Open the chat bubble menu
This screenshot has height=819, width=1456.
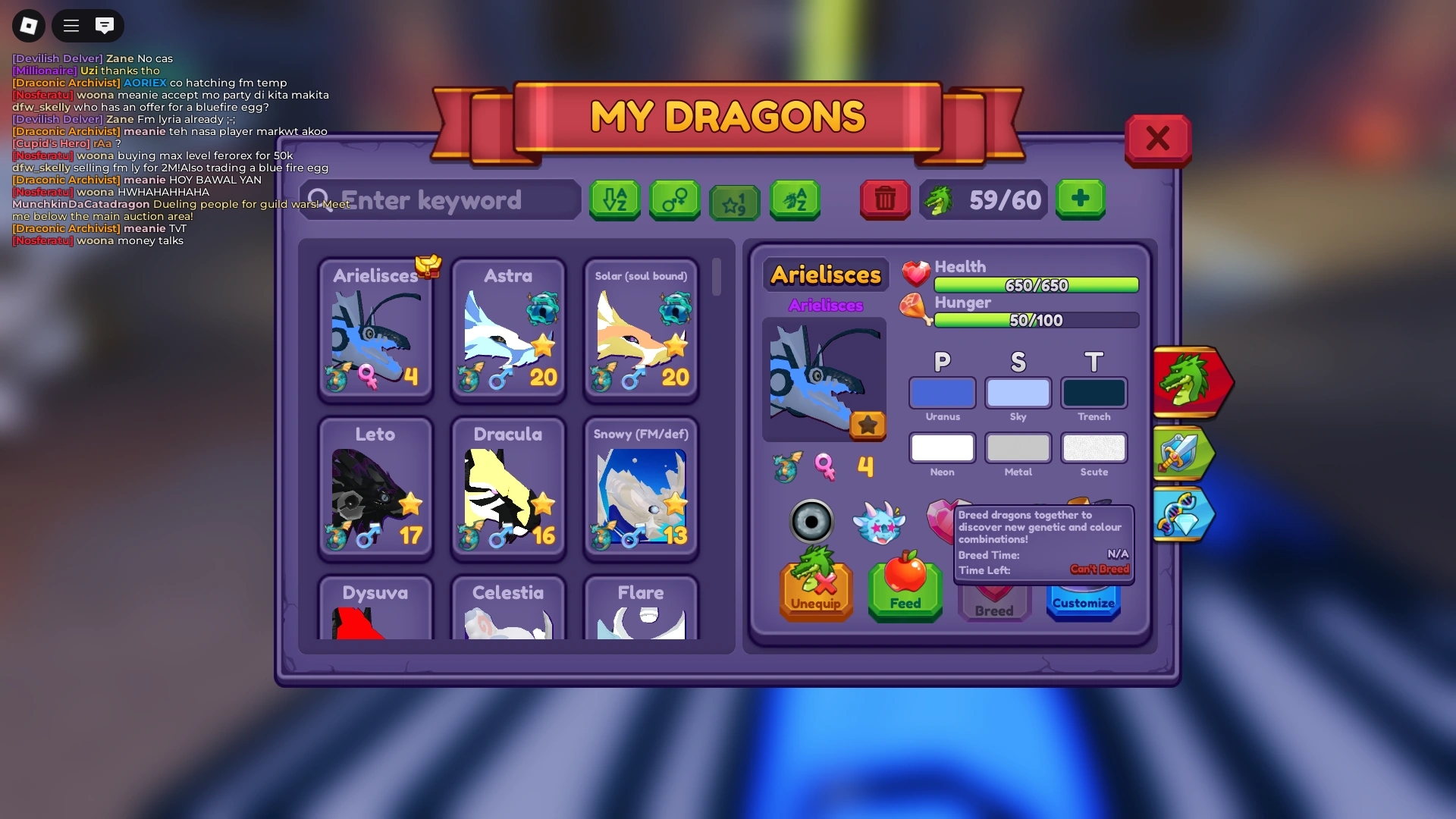[104, 25]
